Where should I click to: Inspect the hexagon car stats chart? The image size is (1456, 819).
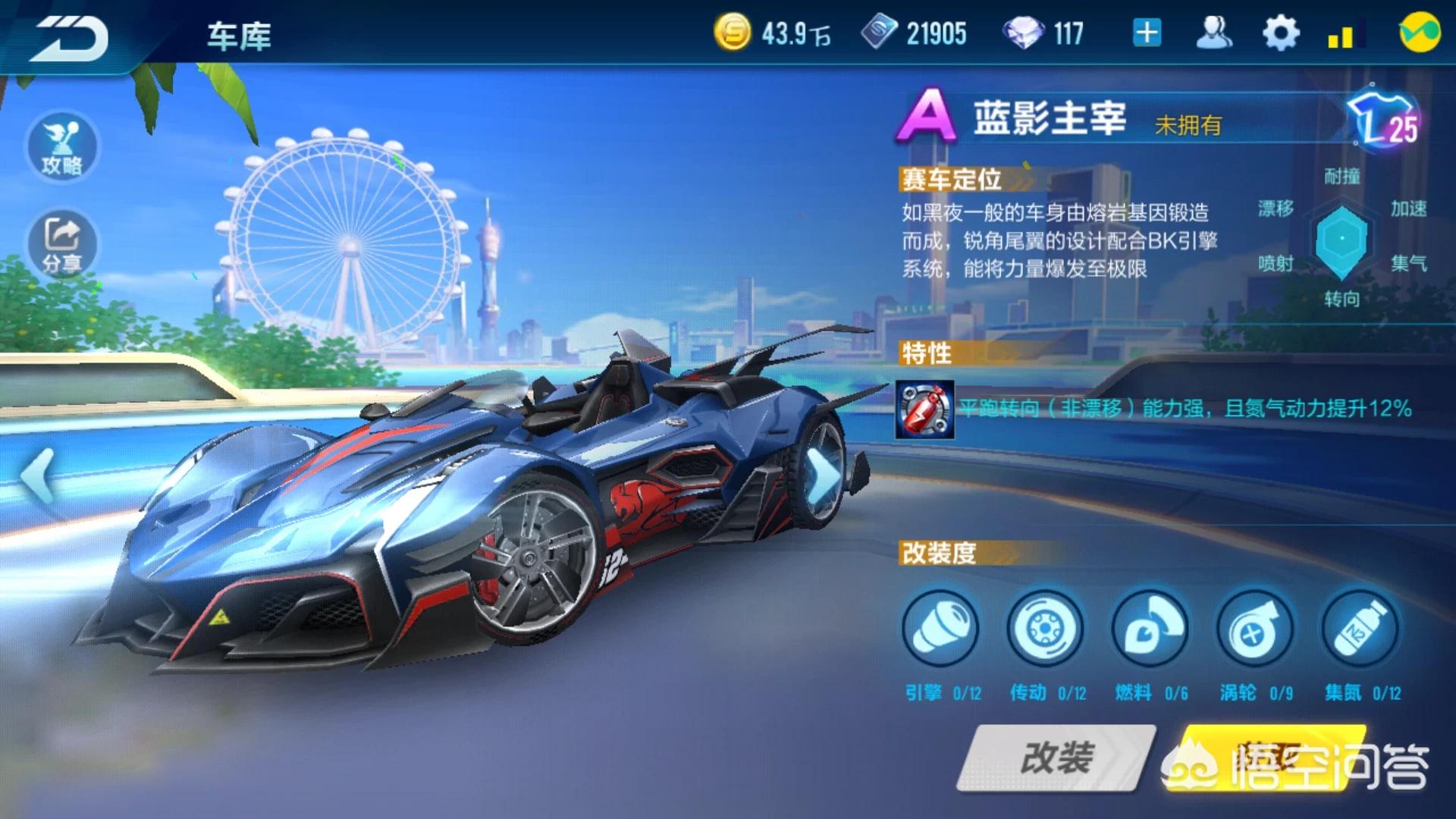(x=1341, y=239)
